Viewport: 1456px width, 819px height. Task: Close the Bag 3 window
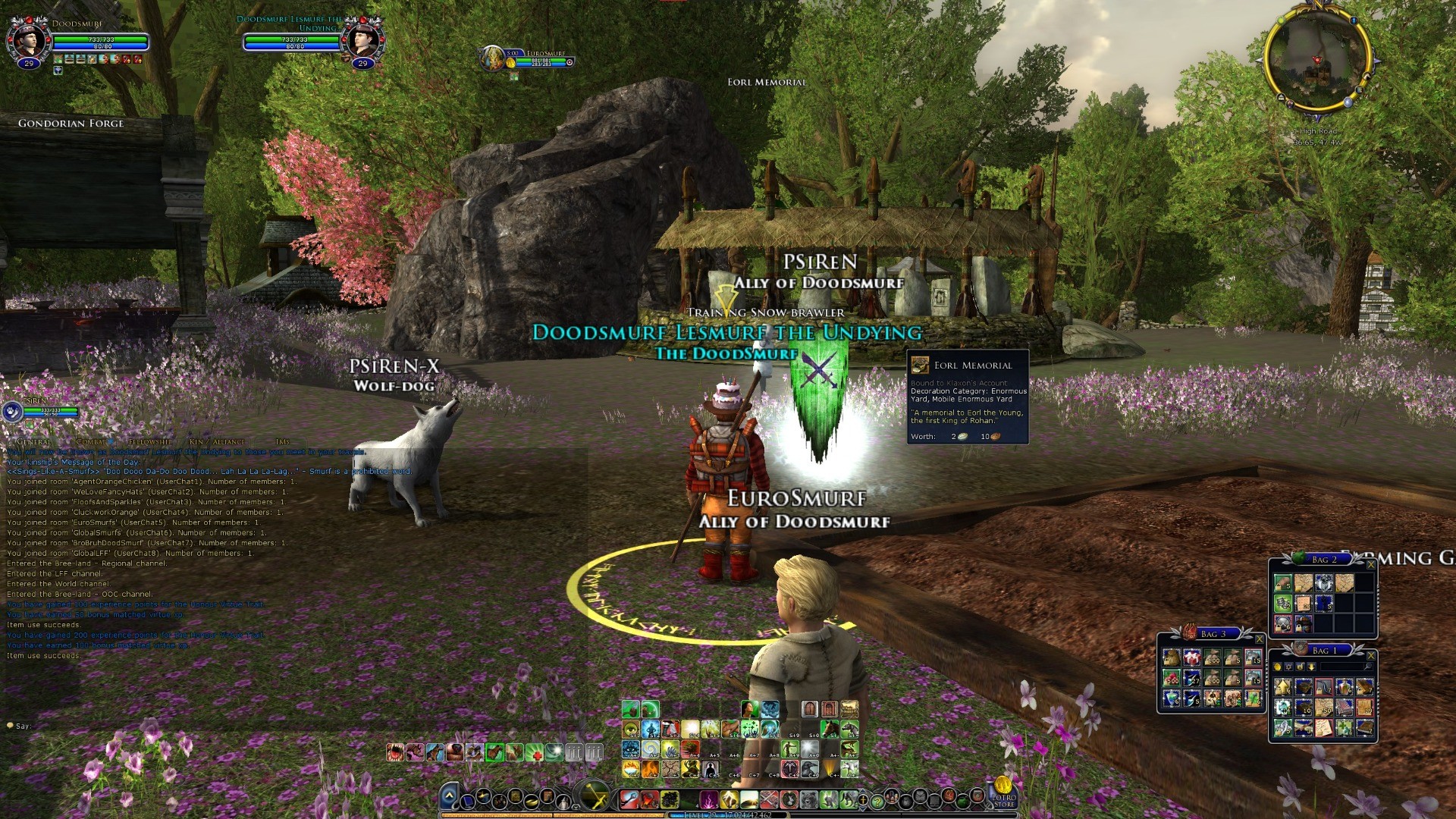[x=1260, y=639]
